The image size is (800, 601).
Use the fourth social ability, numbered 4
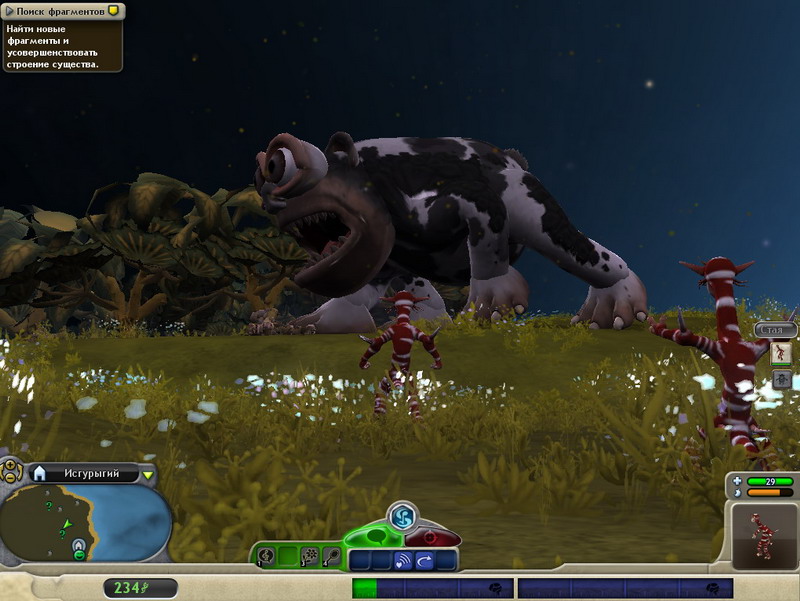[x=331, y=556]
